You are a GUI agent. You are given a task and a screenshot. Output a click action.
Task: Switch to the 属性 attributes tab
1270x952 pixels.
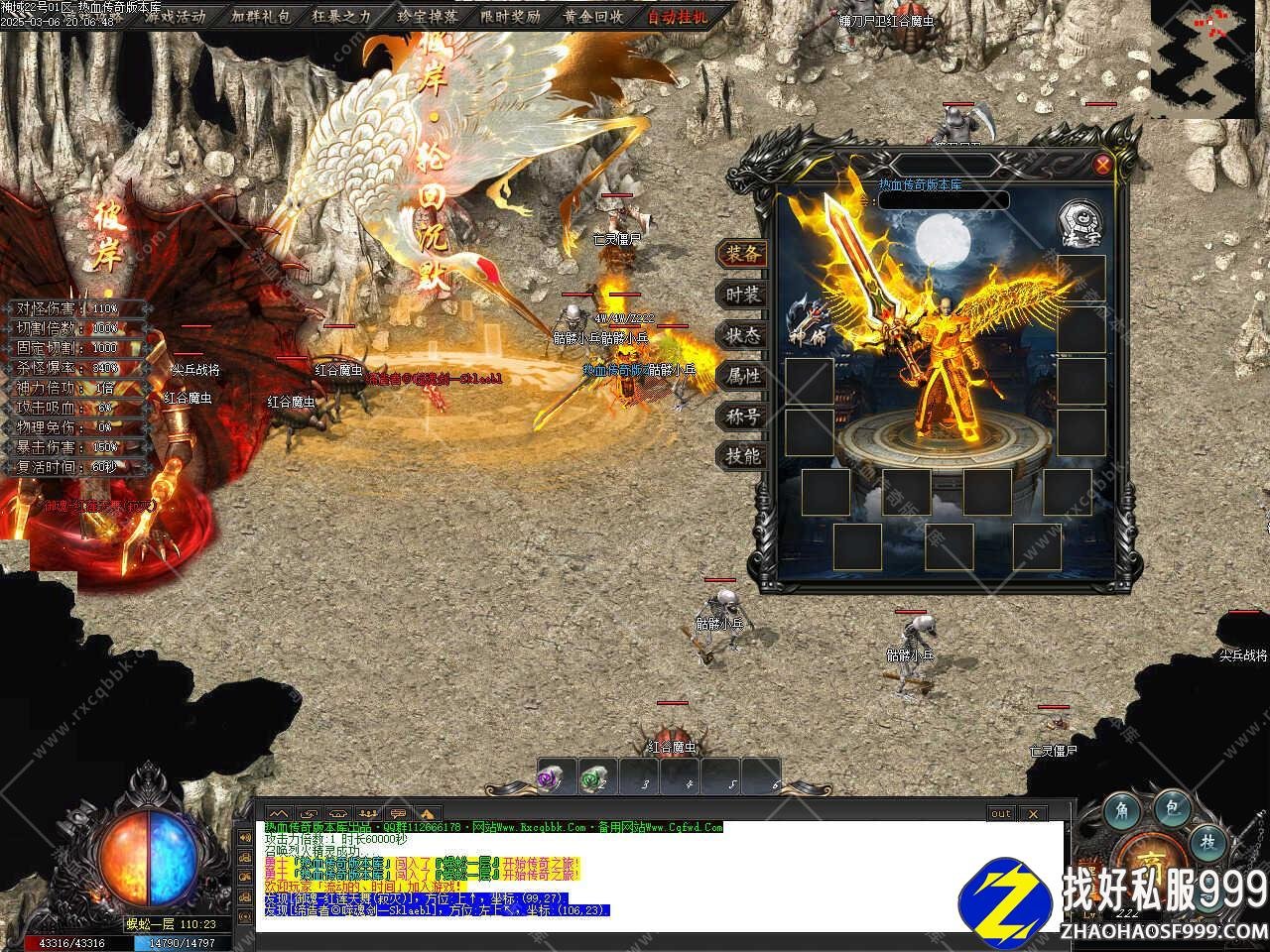(x=741, y=376)
